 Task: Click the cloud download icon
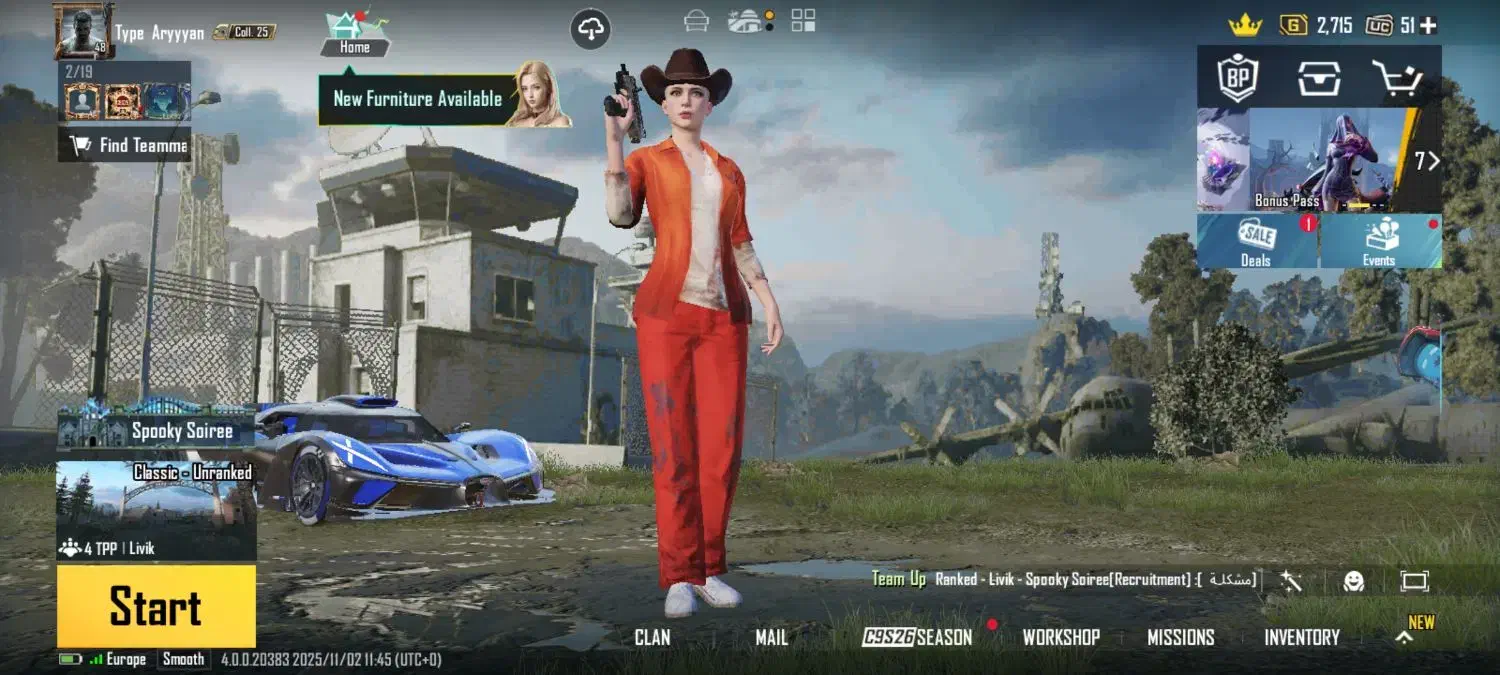point(590,30)
